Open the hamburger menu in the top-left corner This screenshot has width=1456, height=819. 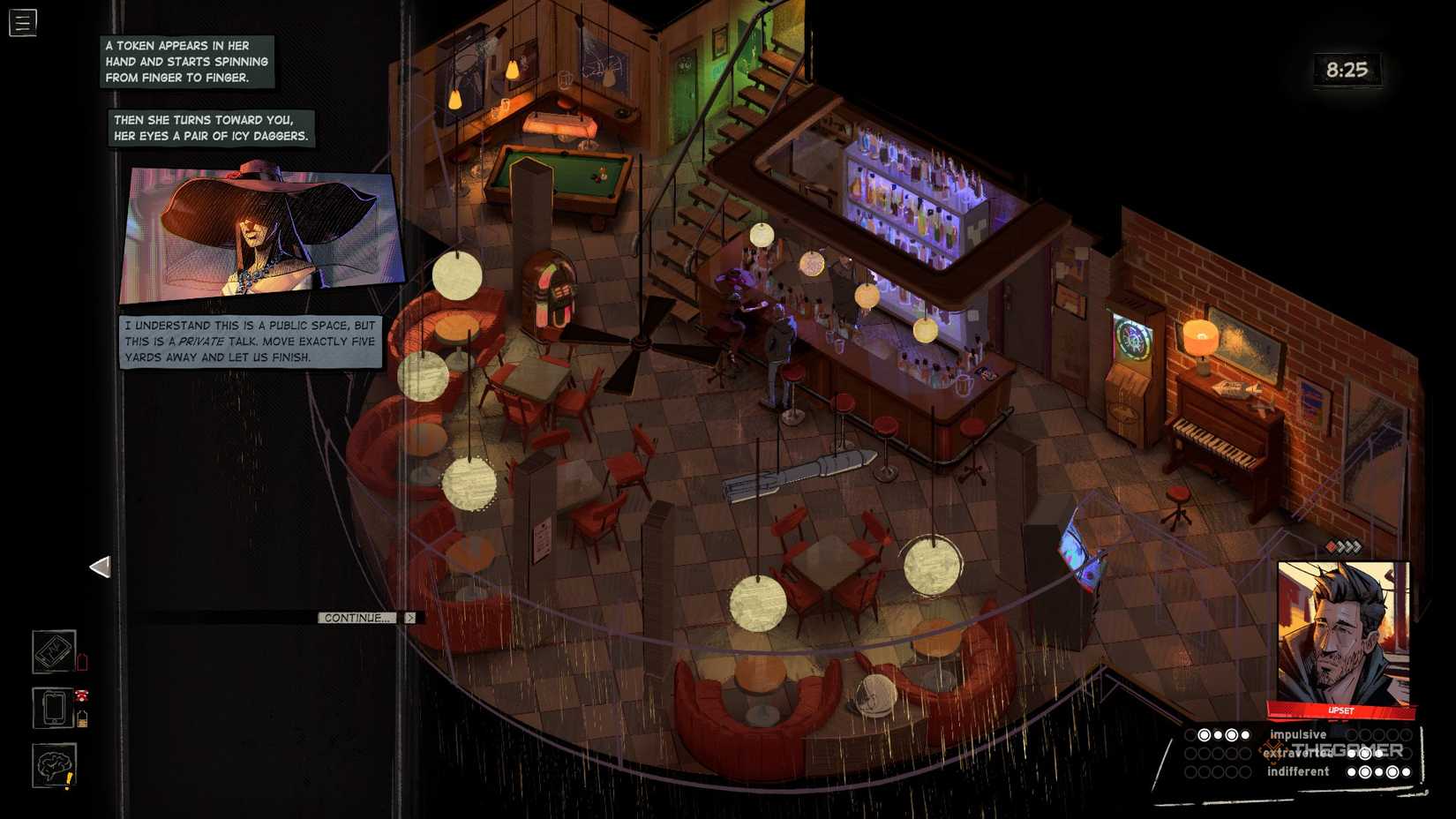pos(23,23)
